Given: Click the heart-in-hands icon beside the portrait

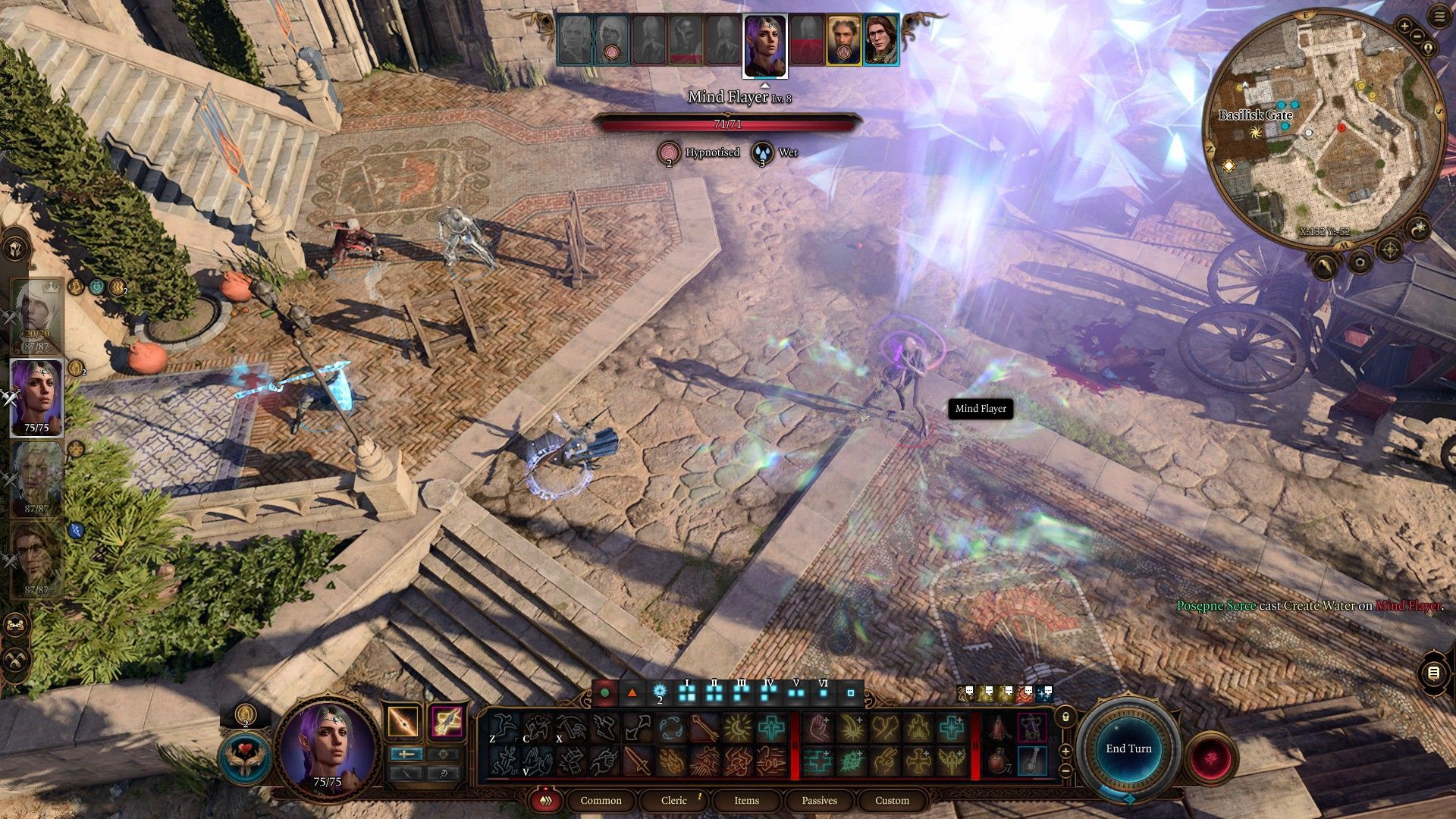Looking at the screenshot, I should pyautogui.click(x=245, y=758).
